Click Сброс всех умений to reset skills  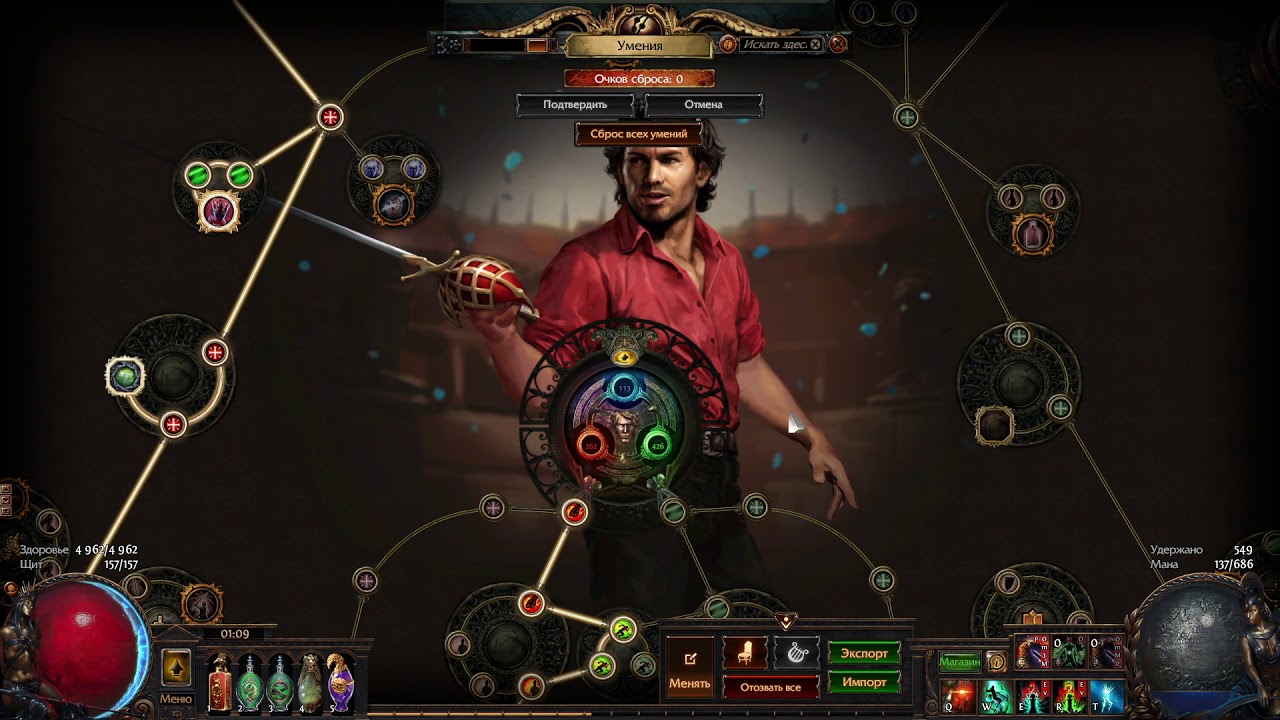click(638, 134)
